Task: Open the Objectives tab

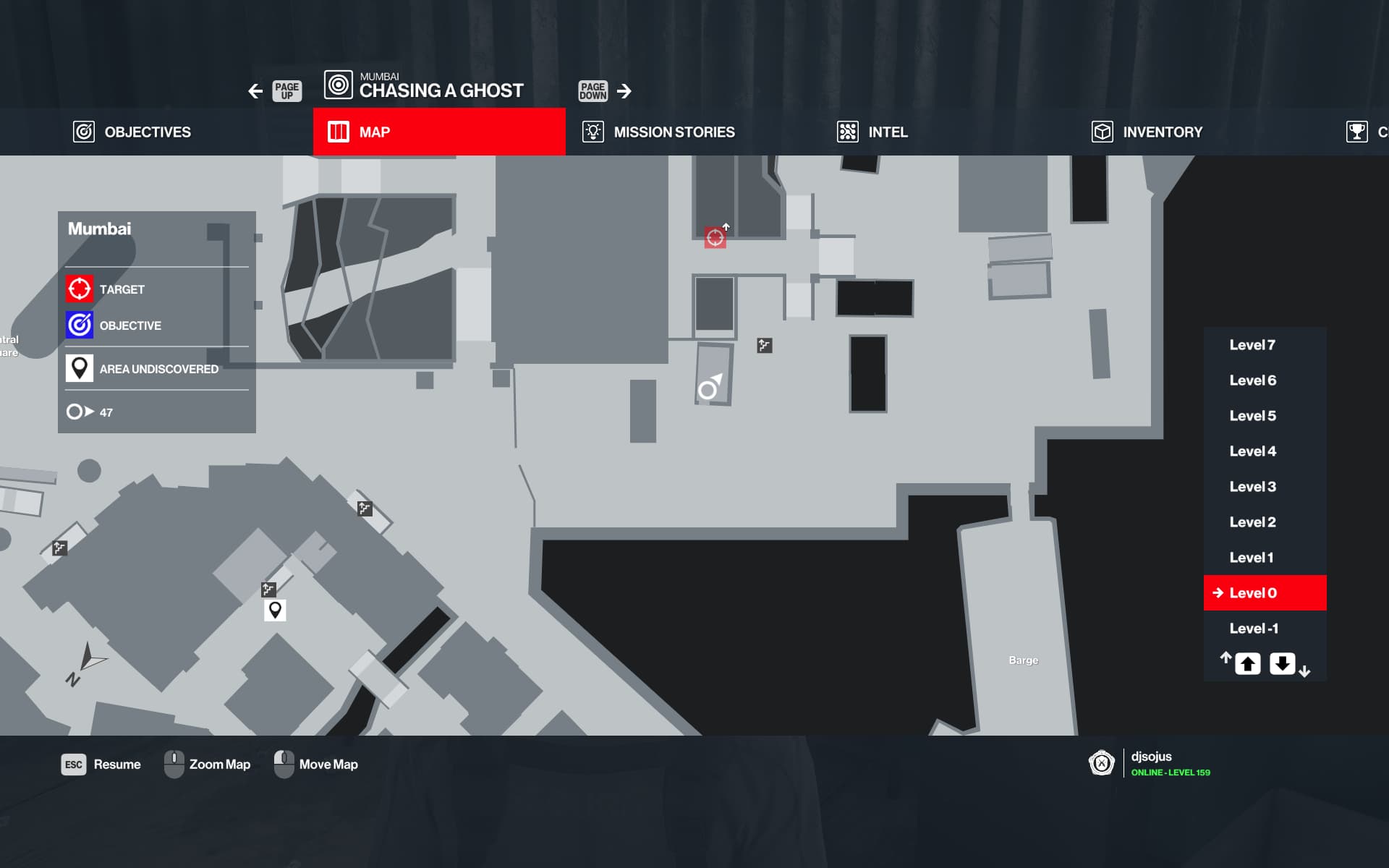Action: tap(132, 132)
